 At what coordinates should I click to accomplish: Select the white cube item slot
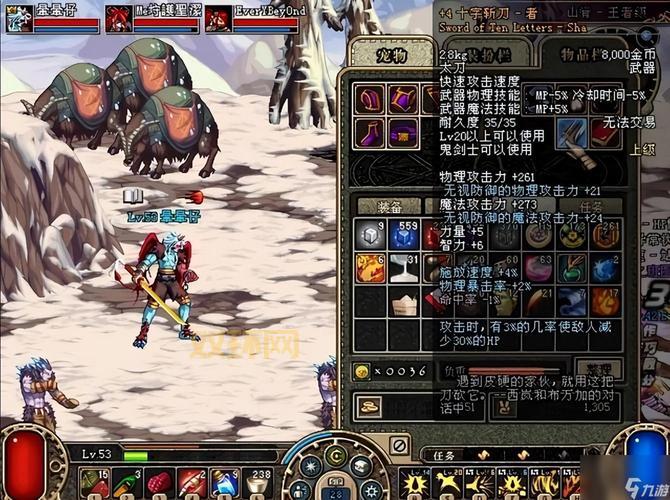[370, 235]
